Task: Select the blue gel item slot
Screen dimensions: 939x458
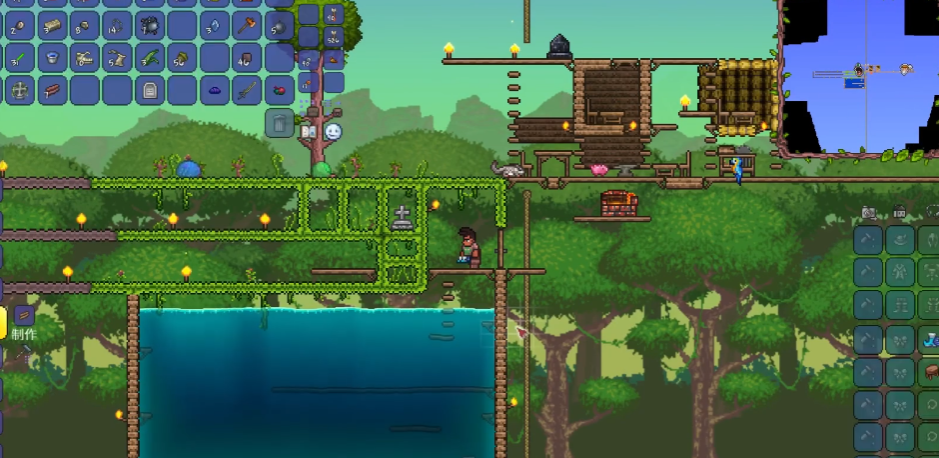Action: [x=215, y=91]
